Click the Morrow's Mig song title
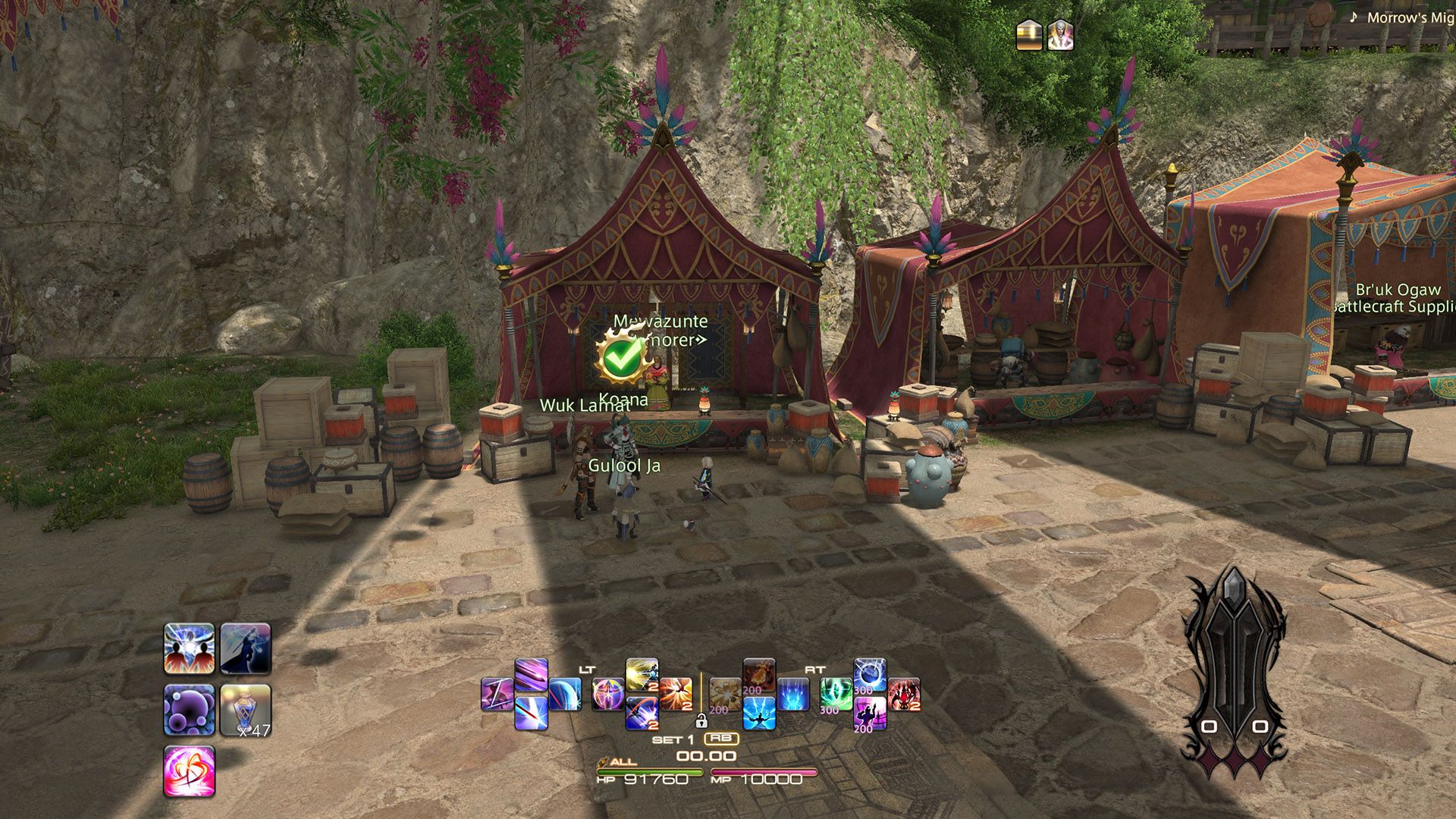Viewport: 1456px width, 819px height. [1412, 17]
